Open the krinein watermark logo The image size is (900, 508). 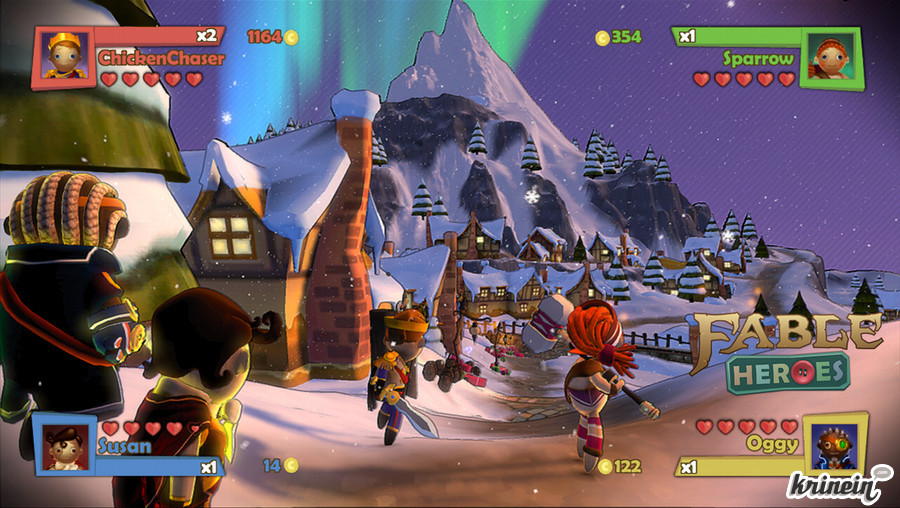coord(838,483)
